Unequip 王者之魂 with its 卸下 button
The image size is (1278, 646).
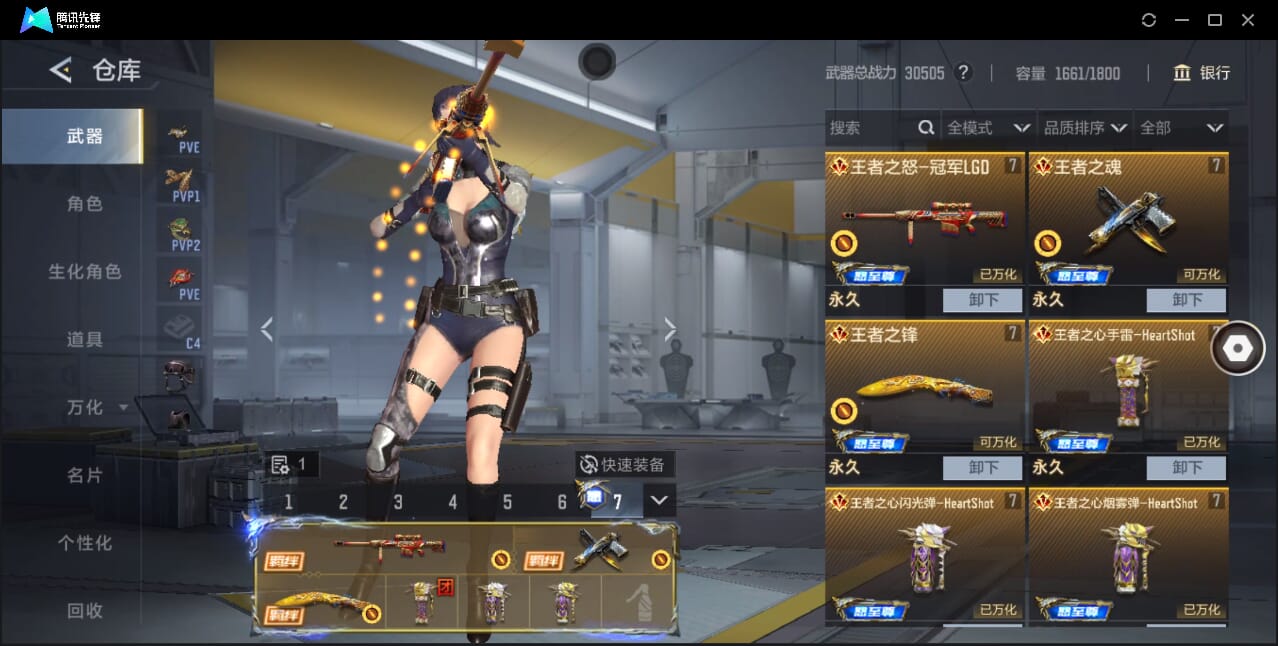(x=1186, y=300)
